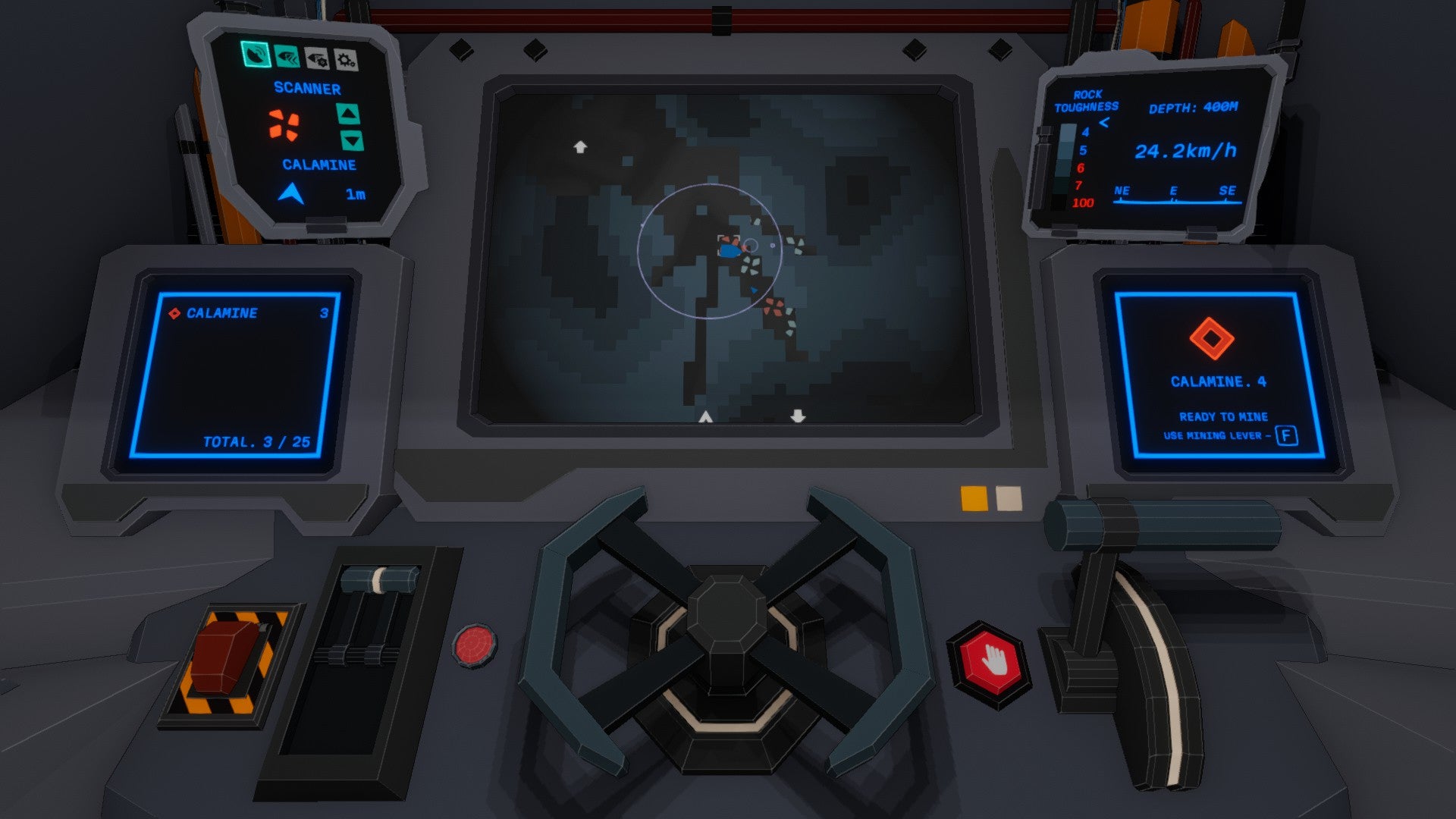Click the blue heading arrow on scanner display
Viewport: 1456px width, 819px height.
coord(290,194)
